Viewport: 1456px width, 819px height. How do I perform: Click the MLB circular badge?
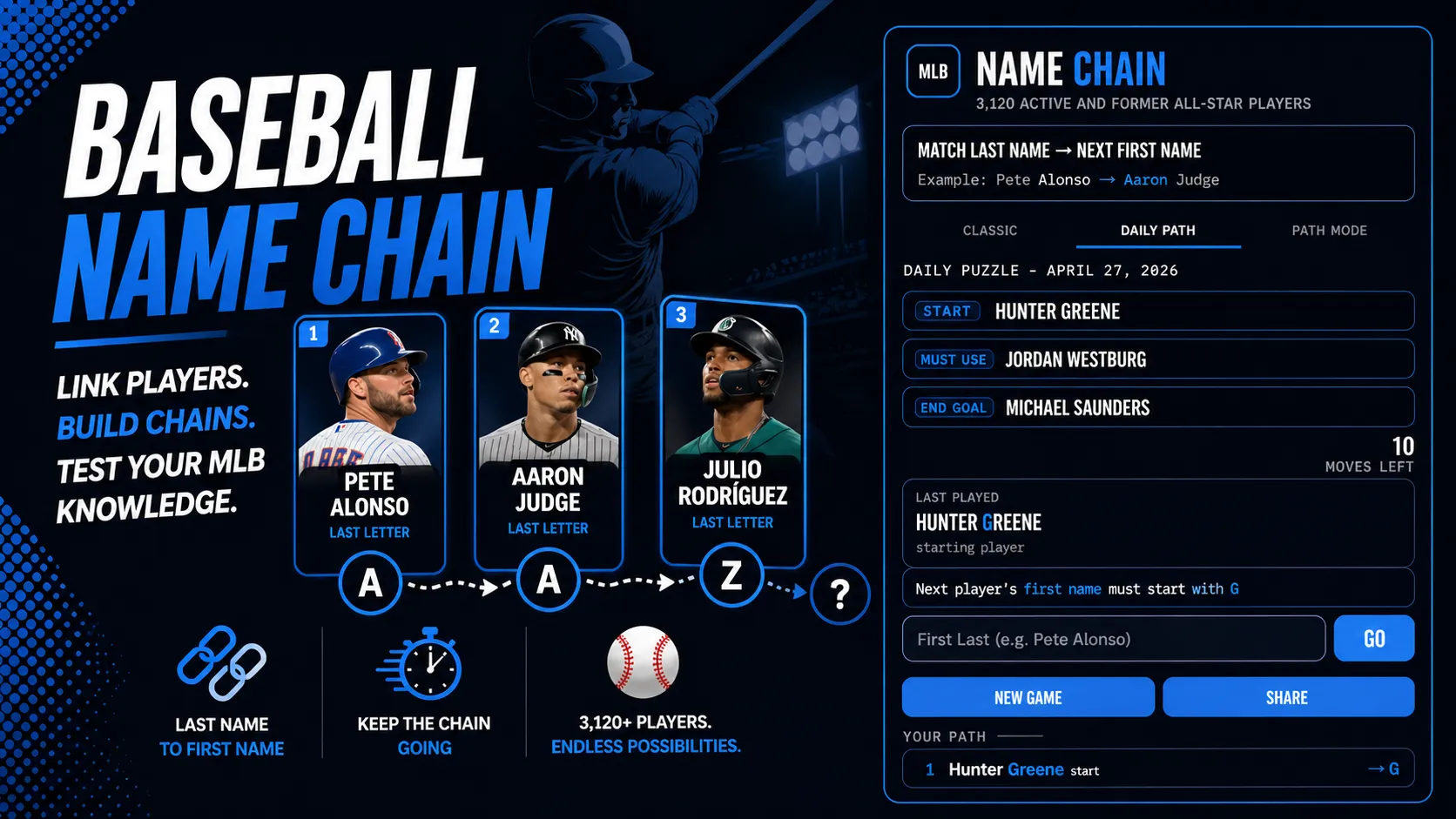point(932,72)
